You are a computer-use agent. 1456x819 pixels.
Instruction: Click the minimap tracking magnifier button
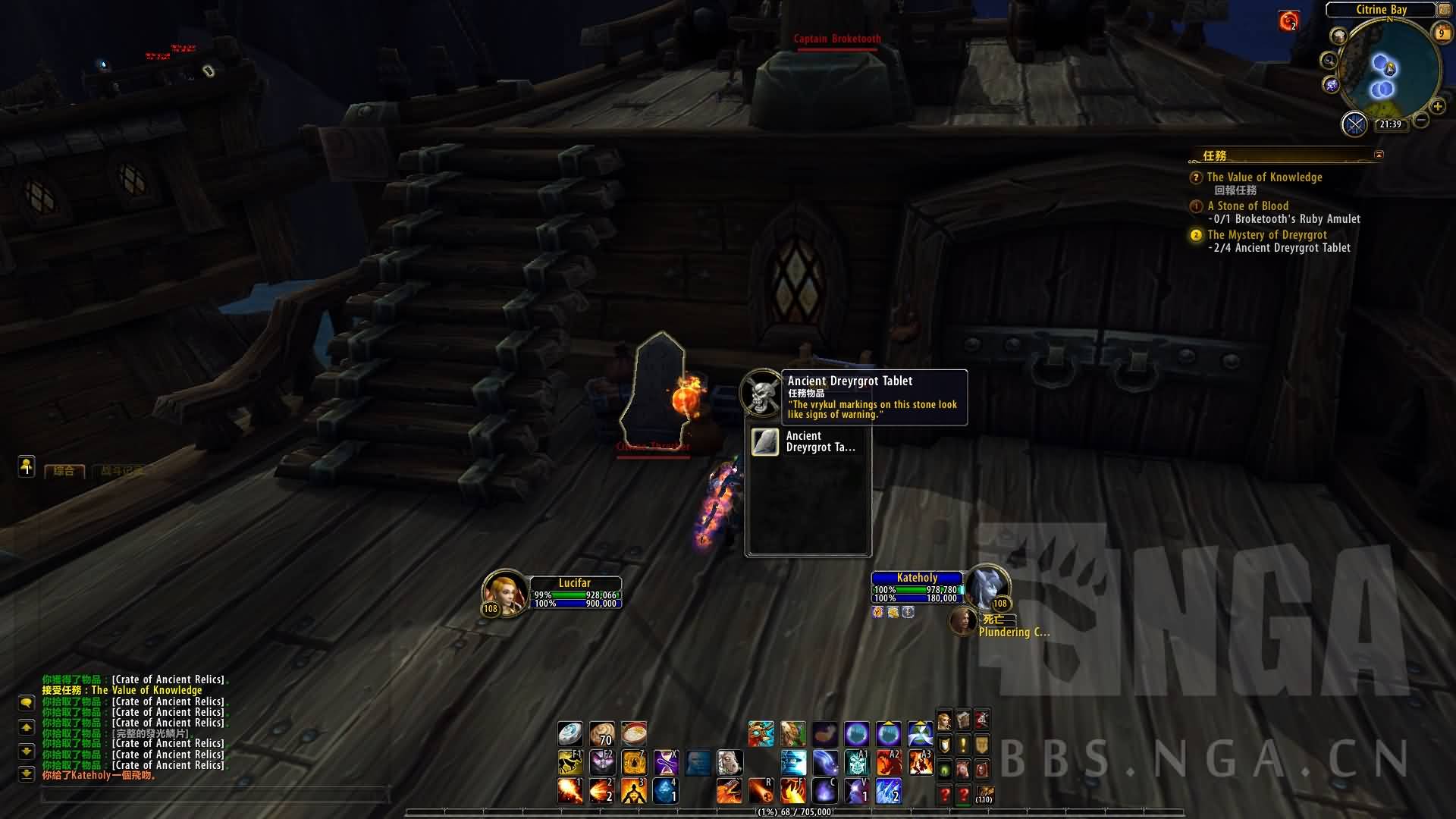point(1329,61)
